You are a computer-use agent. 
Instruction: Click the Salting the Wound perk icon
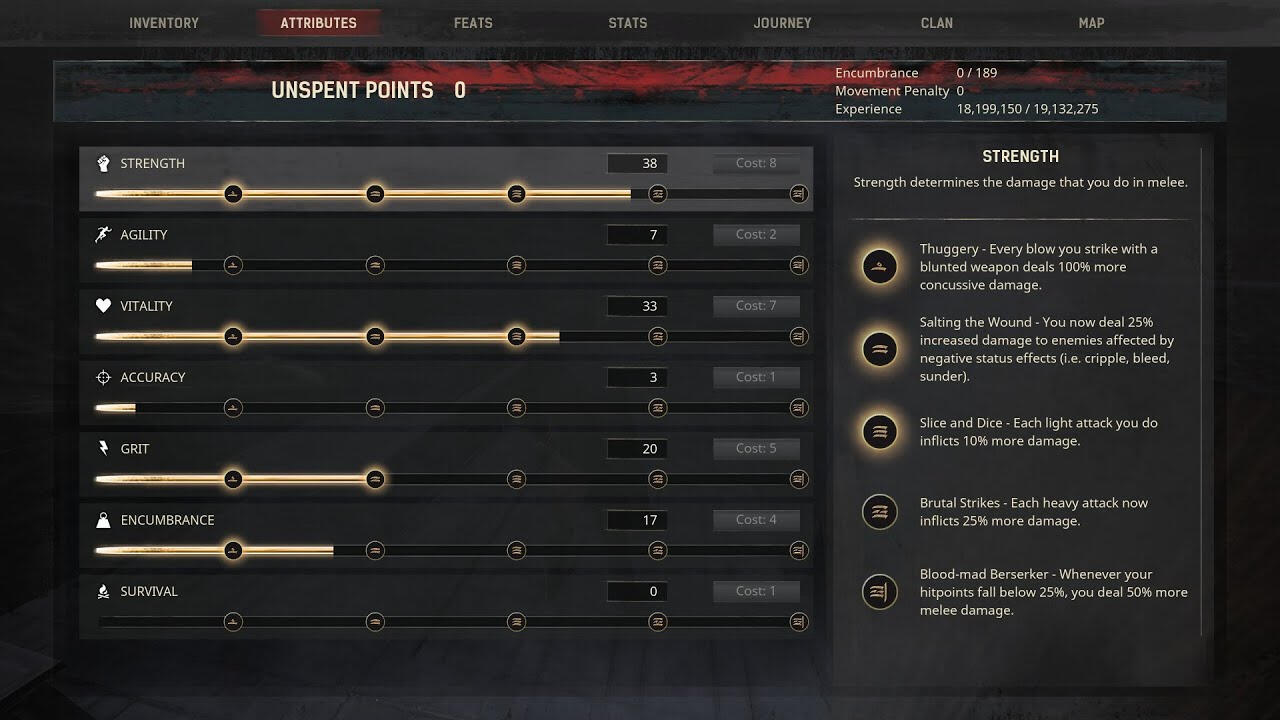[x=880, y=349]
